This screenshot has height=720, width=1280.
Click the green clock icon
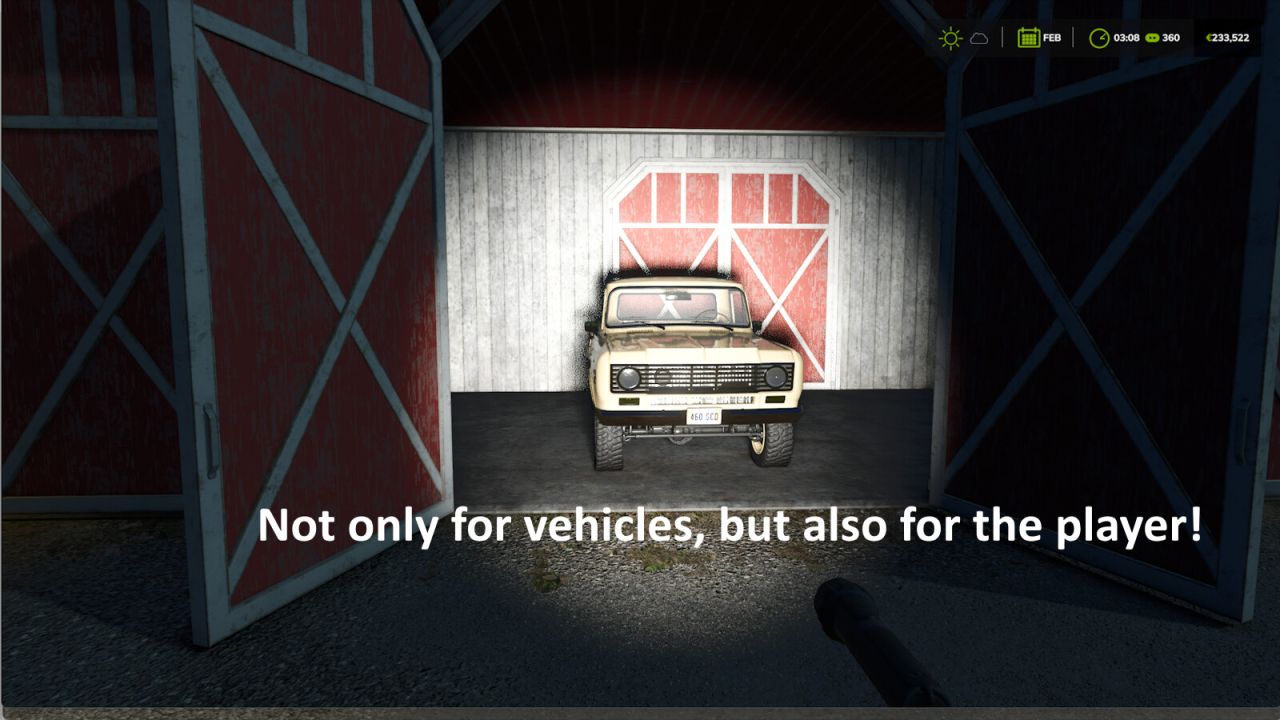[x=1099, y=38]
